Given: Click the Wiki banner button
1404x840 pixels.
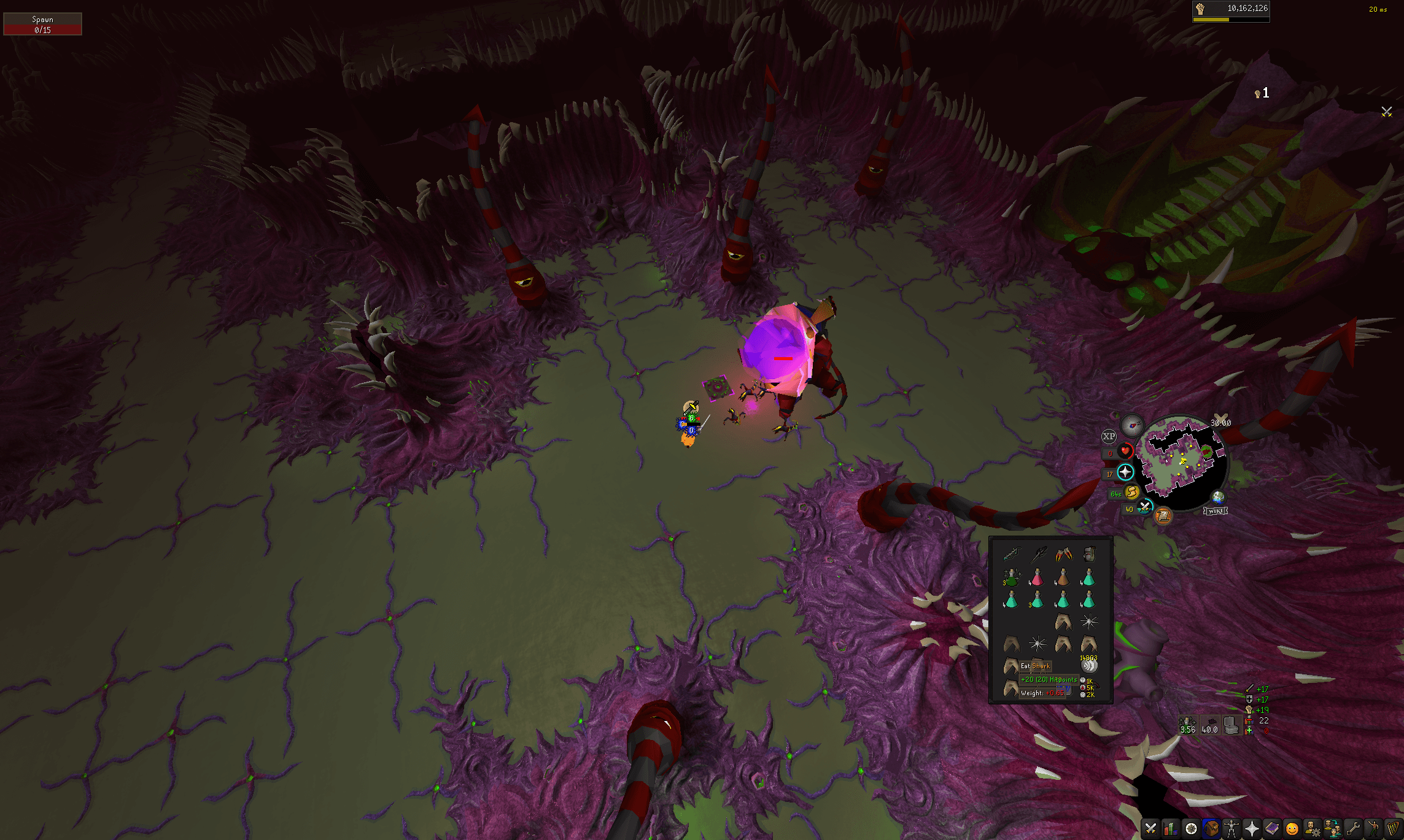Looking at the screenshot, I should click(x=1216, y=511).
